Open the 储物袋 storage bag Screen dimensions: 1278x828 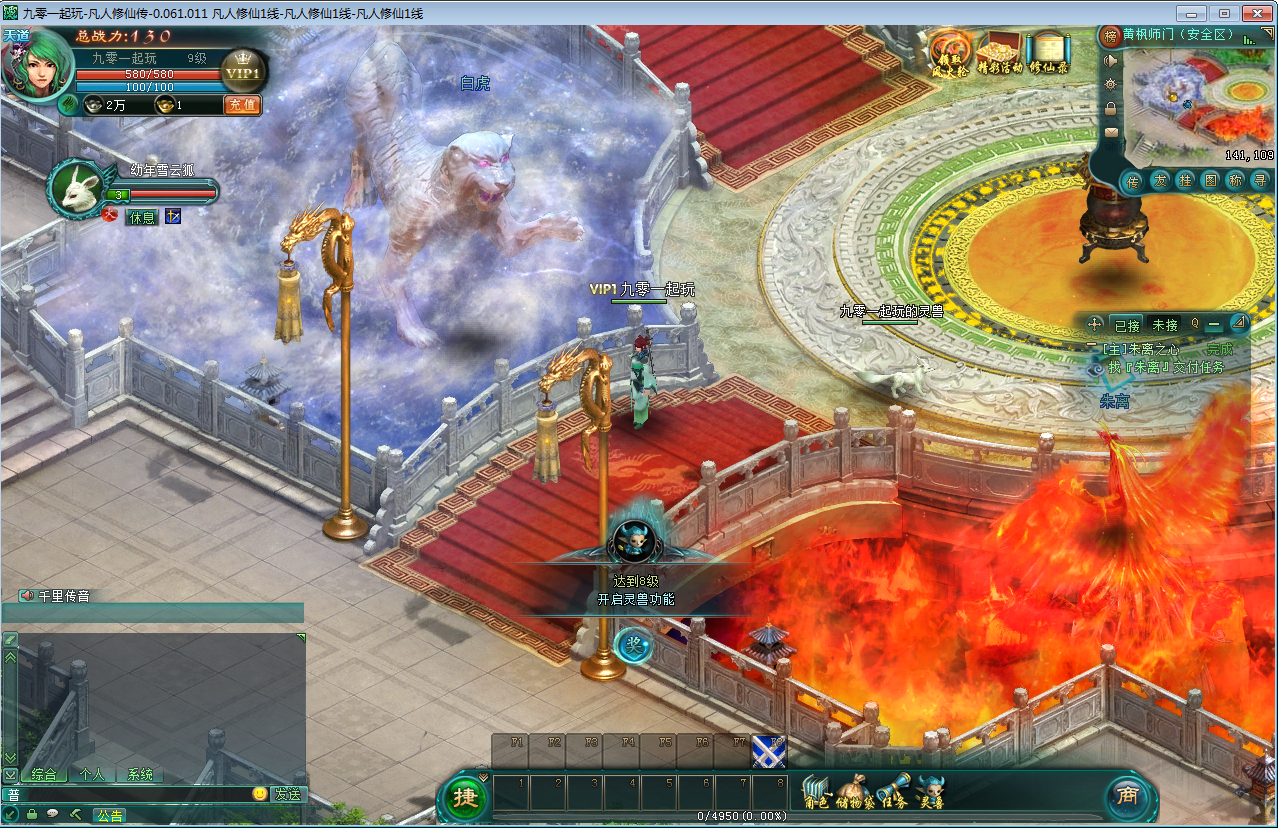pos(856,792)
